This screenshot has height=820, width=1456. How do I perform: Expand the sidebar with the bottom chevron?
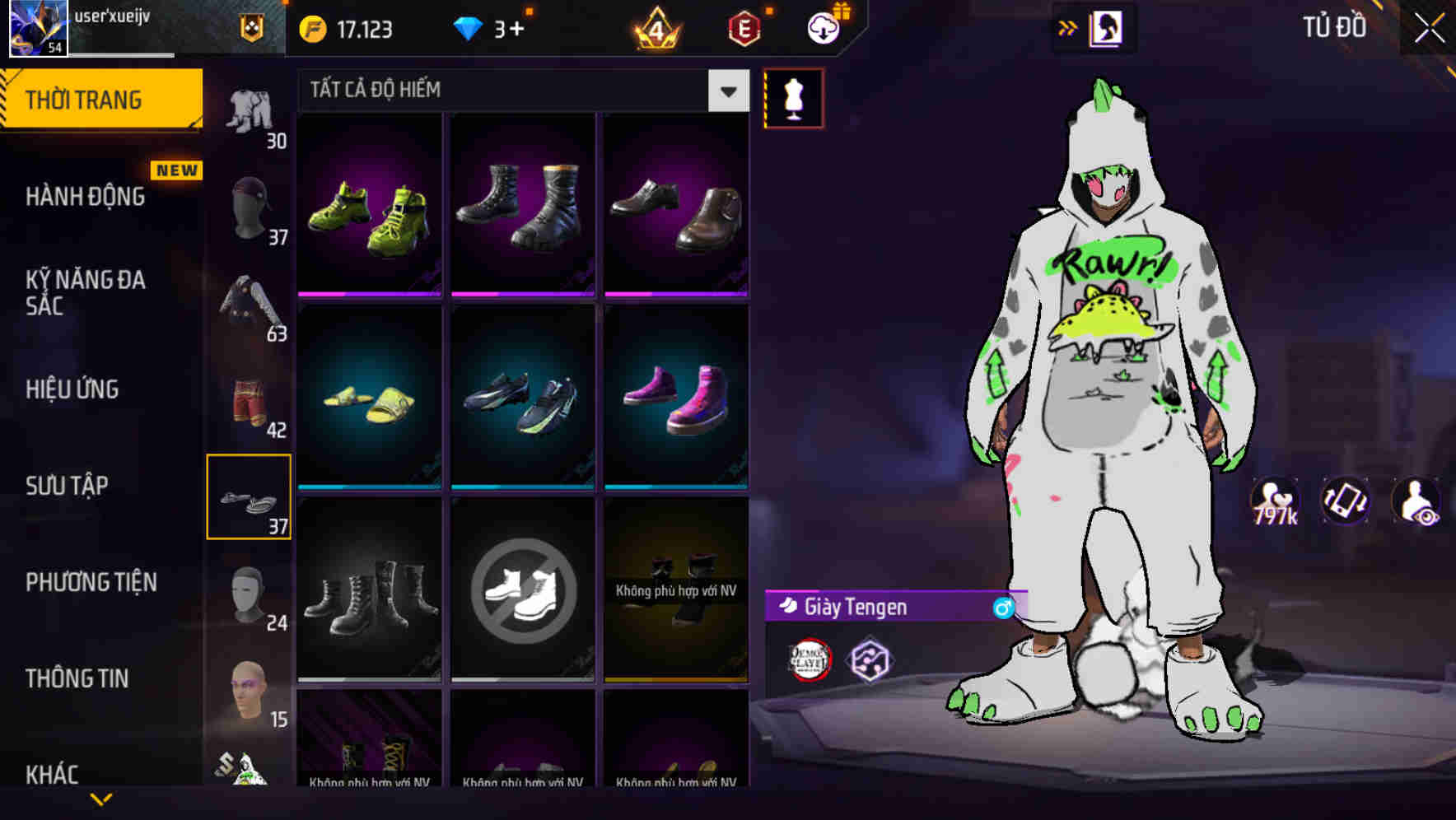pyautogui.click(x=101, y=797)
